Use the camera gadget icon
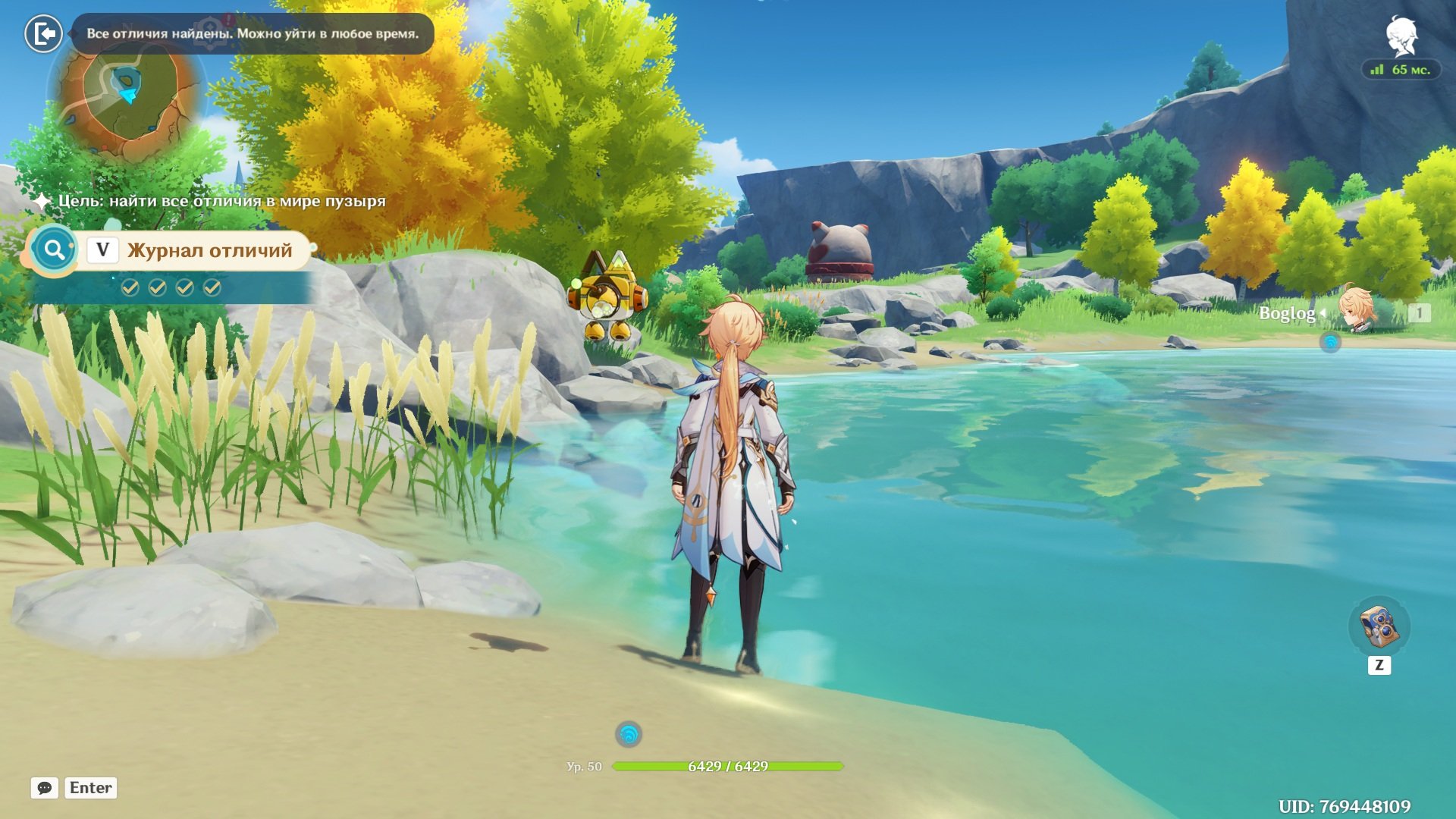The image size is (1456, 819). [x=1379, y=627]
